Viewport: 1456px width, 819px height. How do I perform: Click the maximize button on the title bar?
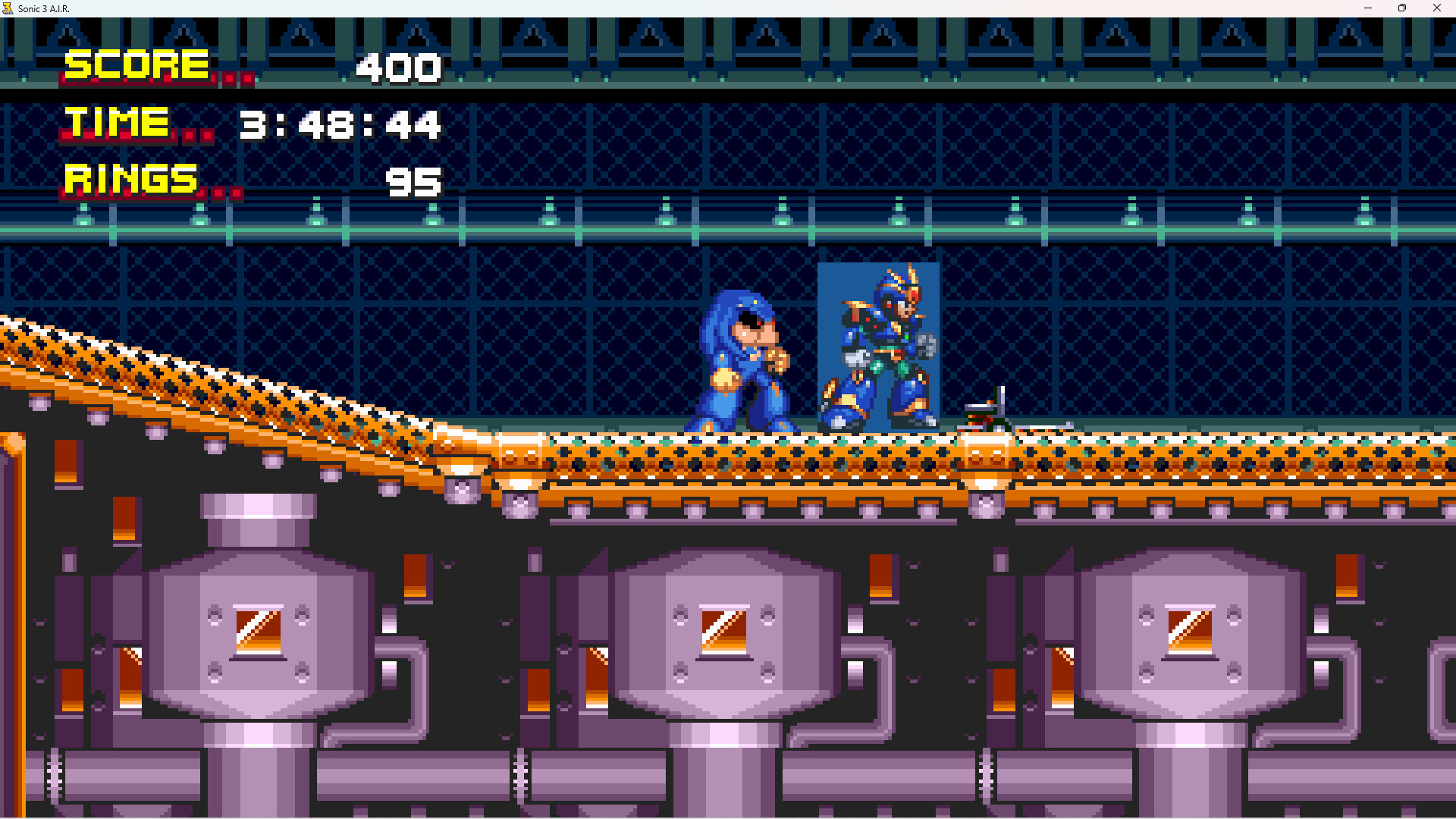pyautogui.click(x=1402, y=8)
